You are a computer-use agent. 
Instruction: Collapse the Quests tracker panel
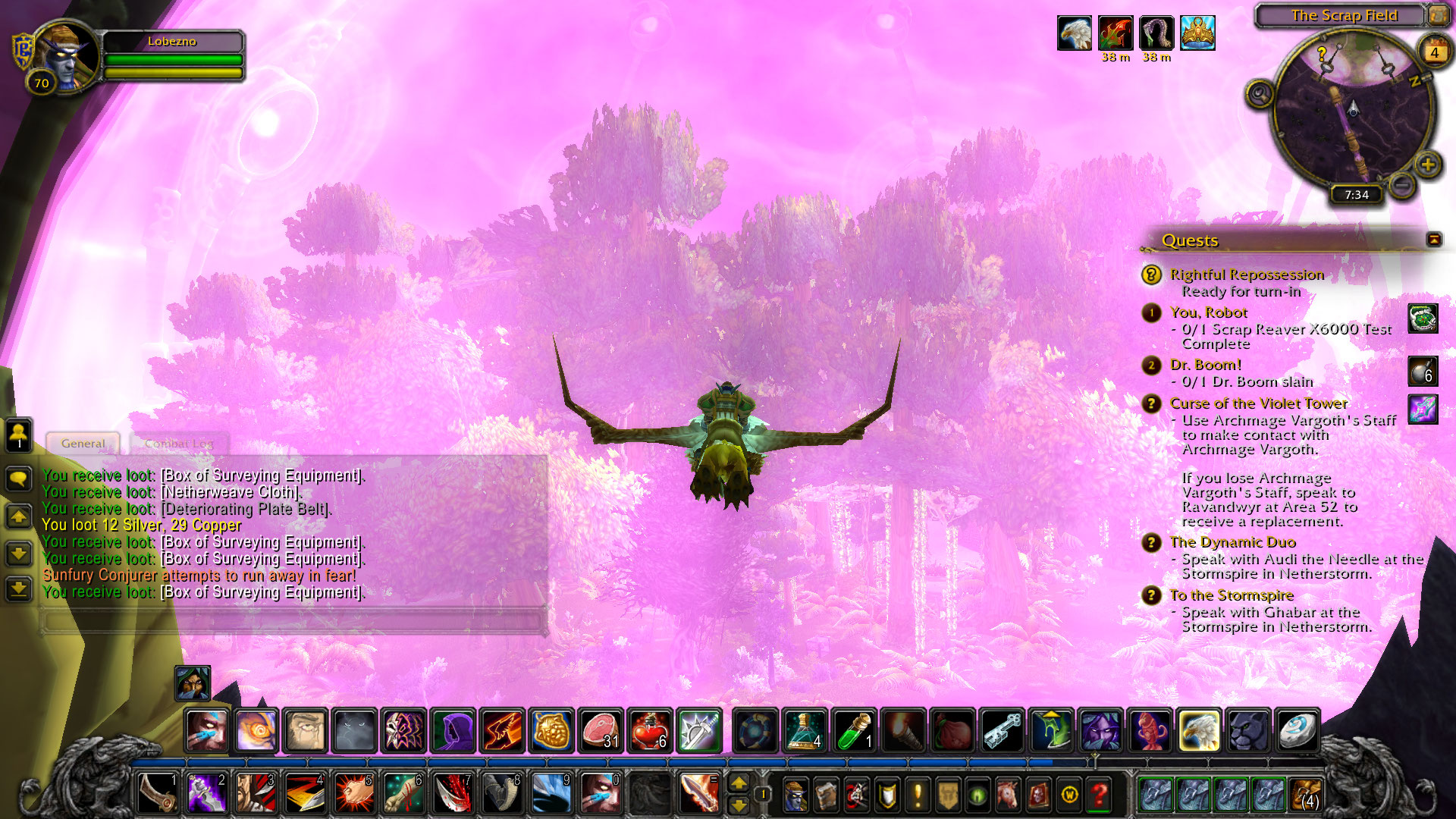coord(1434,240)
